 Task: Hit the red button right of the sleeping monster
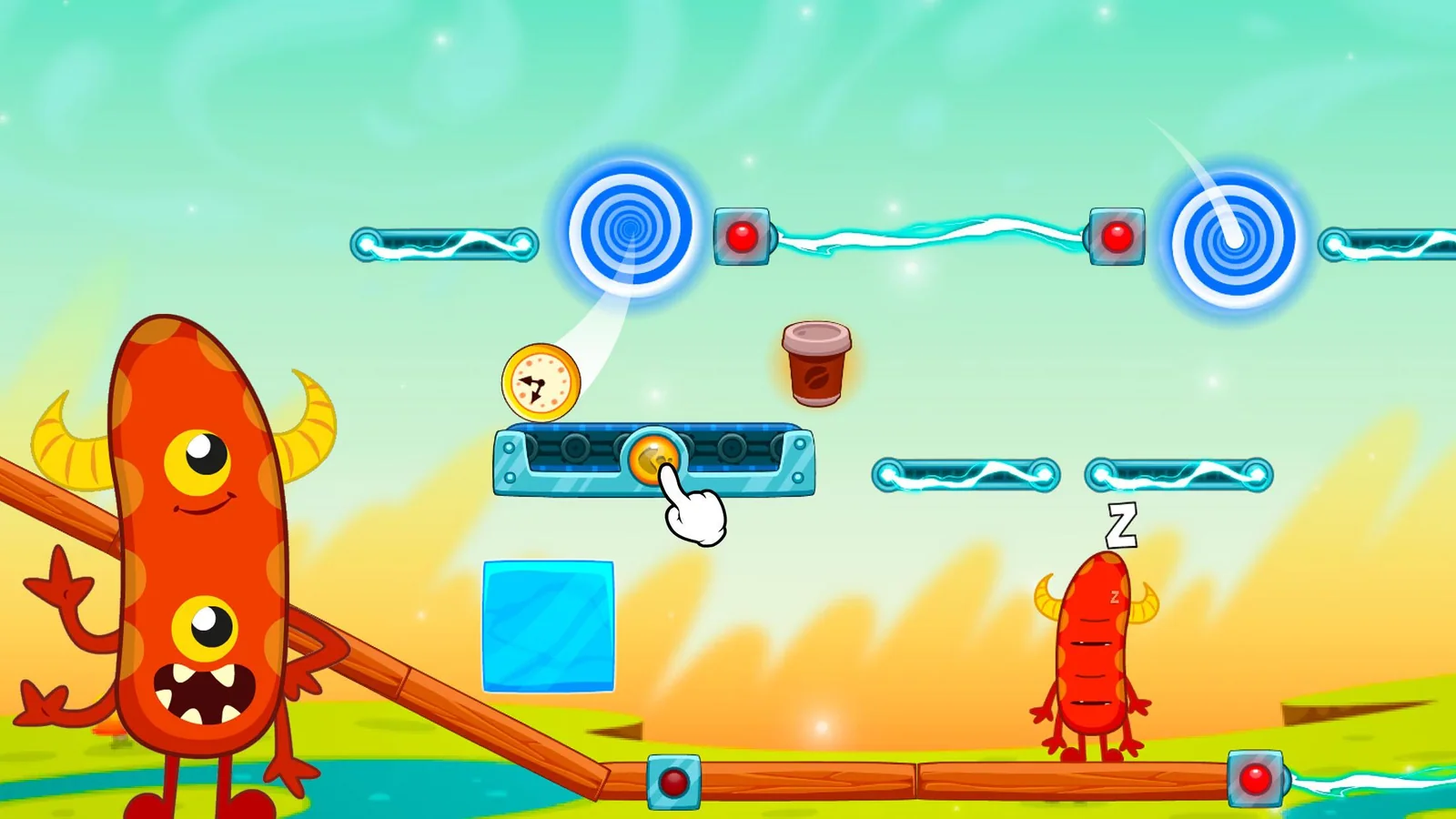click(1256, 779)
